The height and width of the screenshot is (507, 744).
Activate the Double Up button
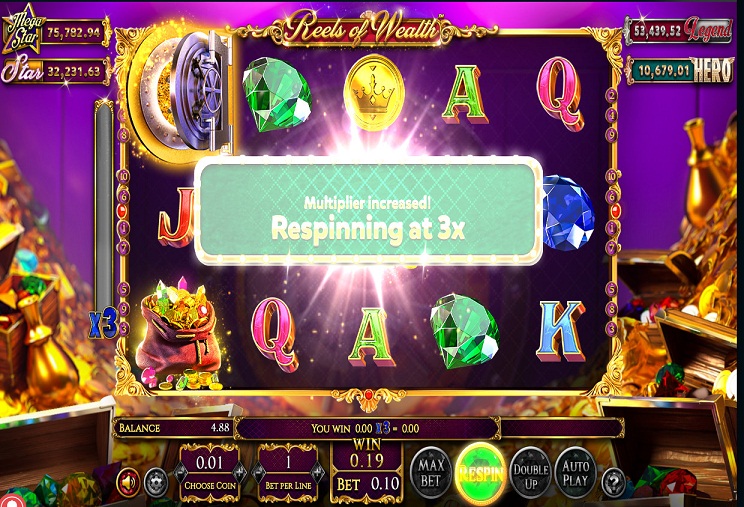click(x=529, y=472)
